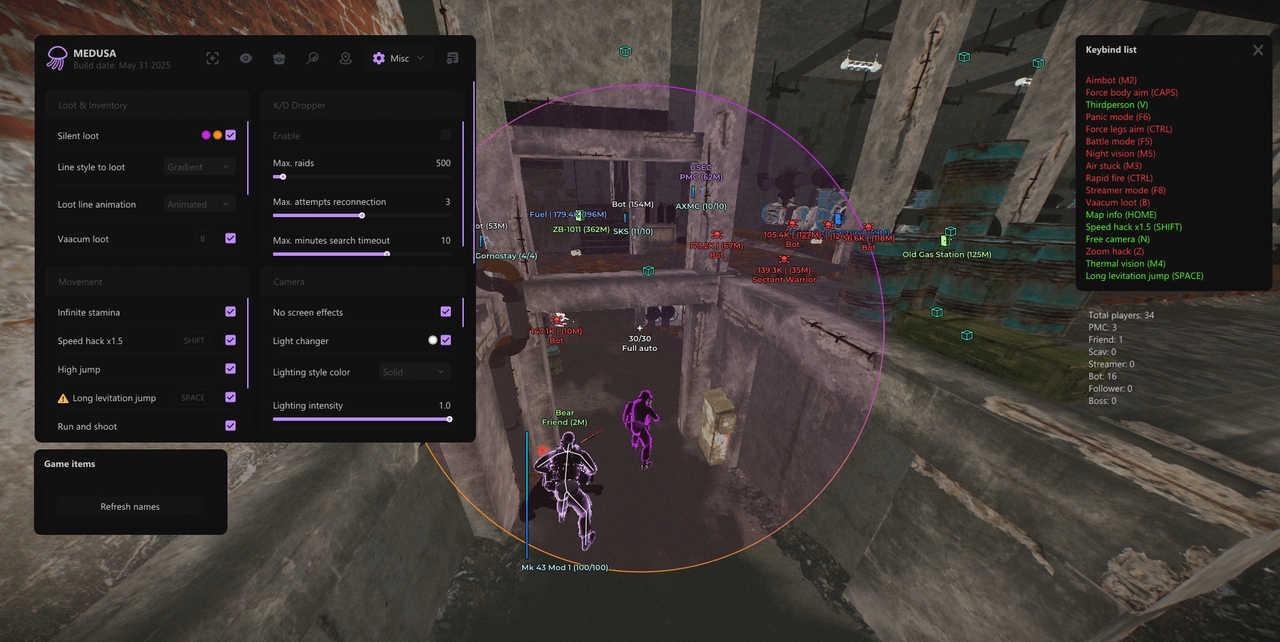Image resolution: width=1280 pixels, height=642 pixels.
Task: Disable No screen effects
Action: click(x=446, y=312)
